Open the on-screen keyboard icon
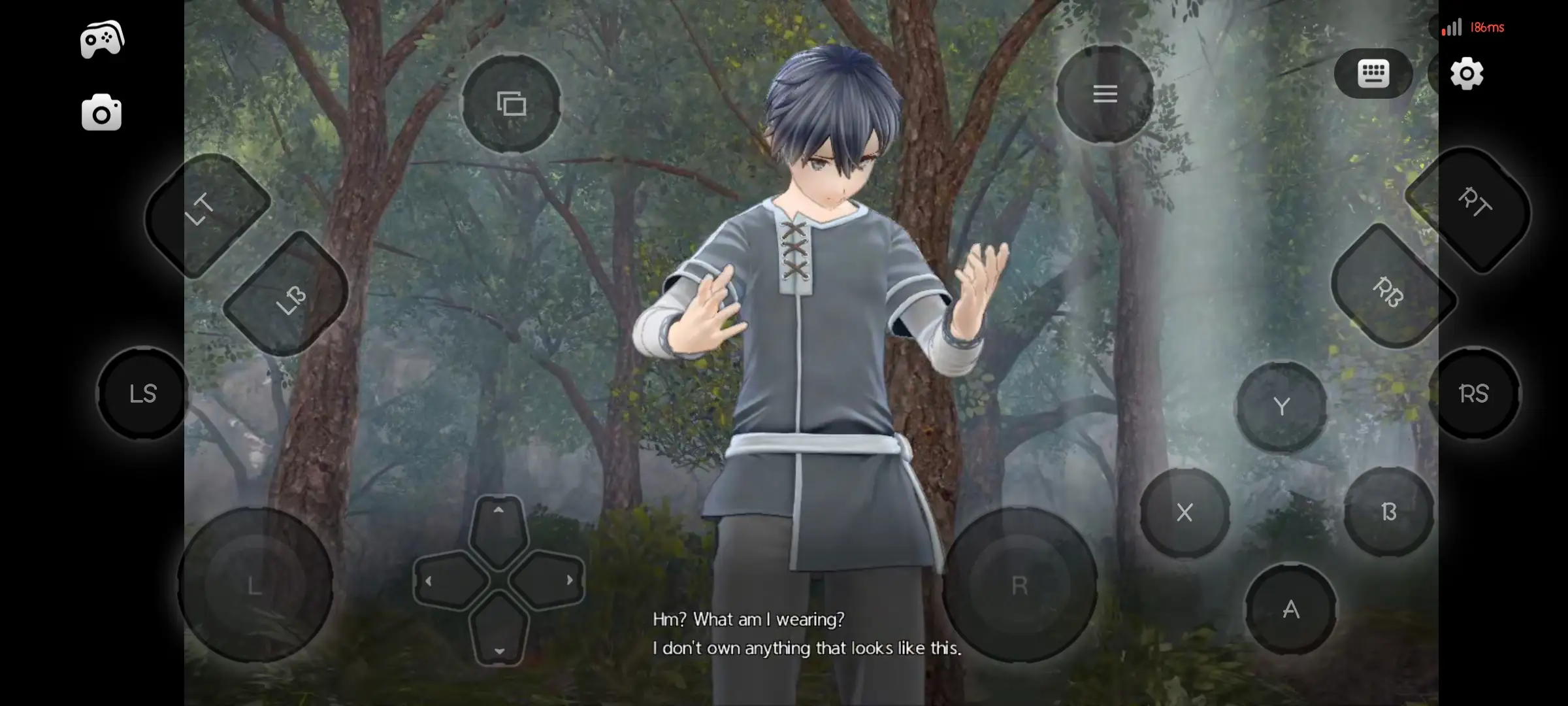This screenshot has height=706, width=1568. point(1372,74)
